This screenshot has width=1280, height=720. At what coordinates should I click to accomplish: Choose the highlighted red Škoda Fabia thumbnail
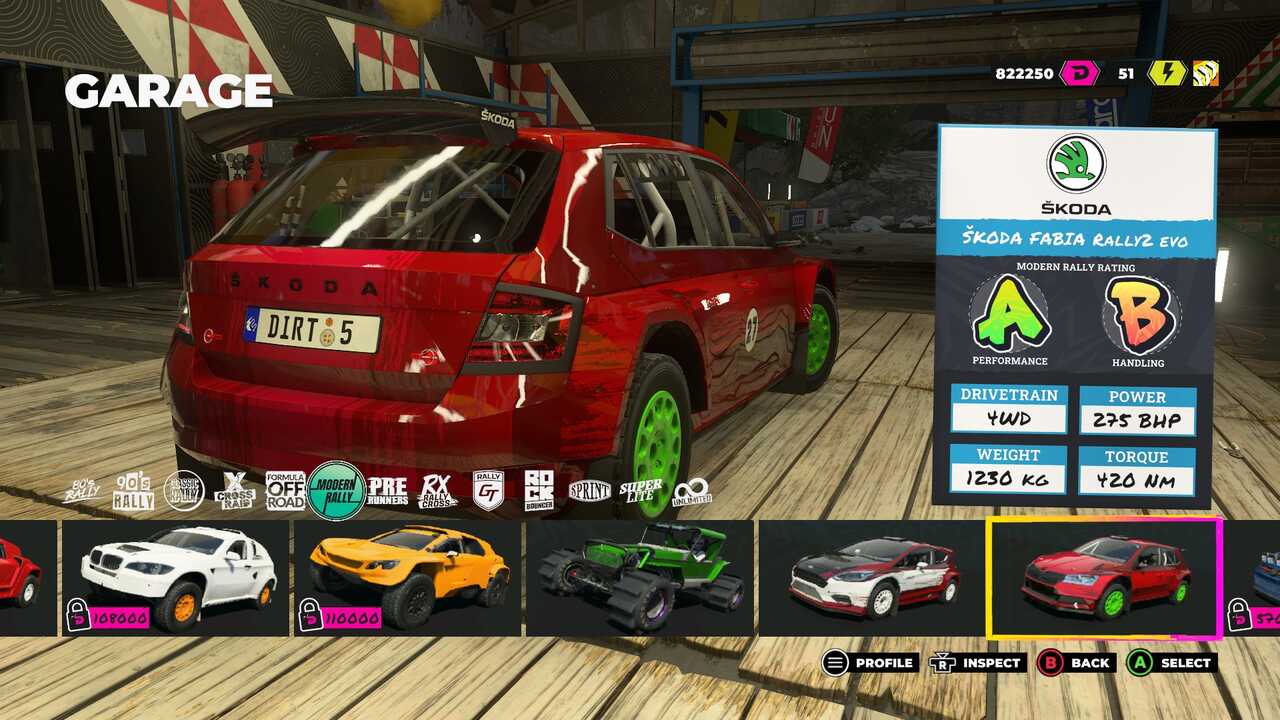1104,577
